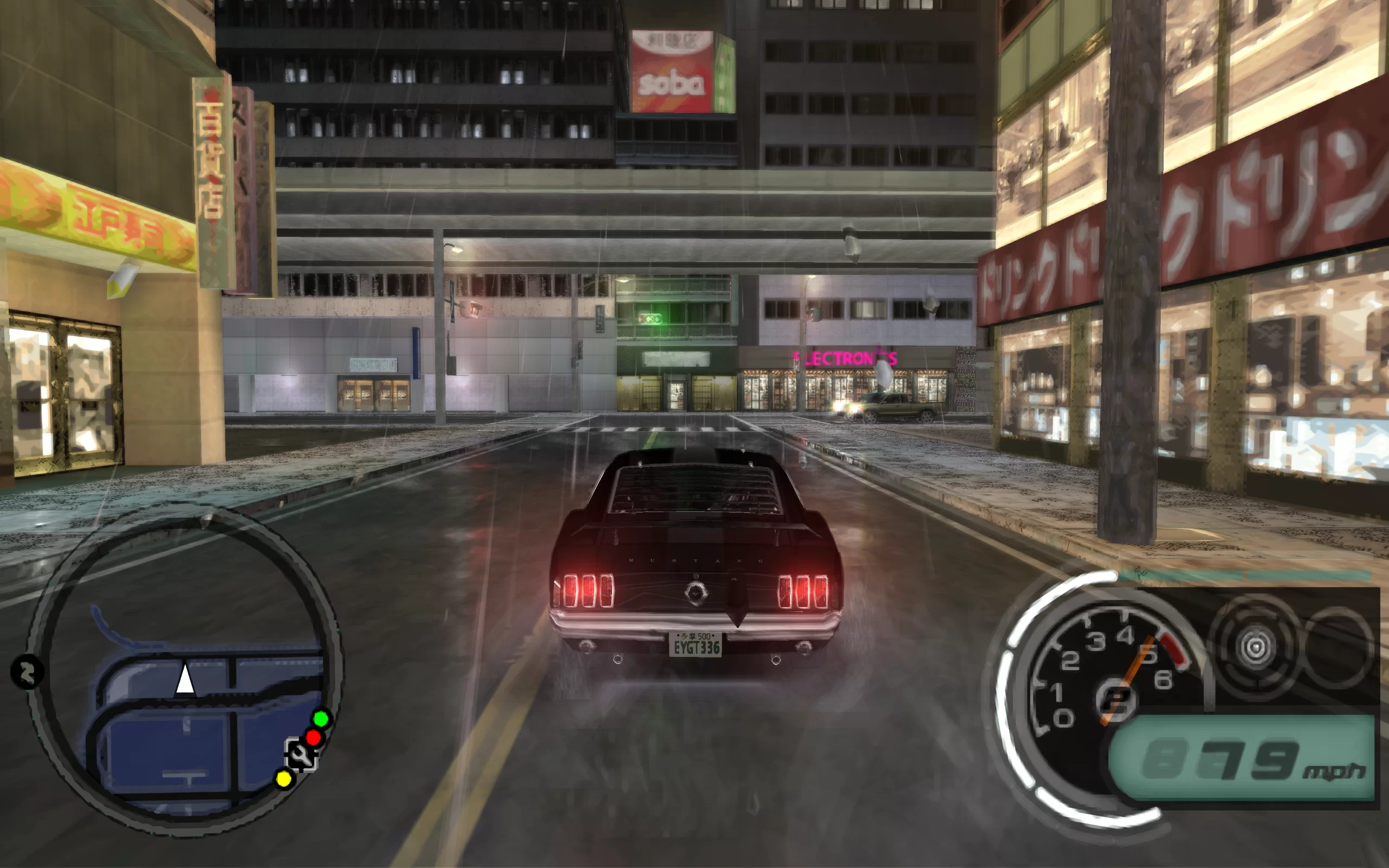Click the yellow dot marker on minimap
This screenshot has width=1389, height=868.
point(284,779)
